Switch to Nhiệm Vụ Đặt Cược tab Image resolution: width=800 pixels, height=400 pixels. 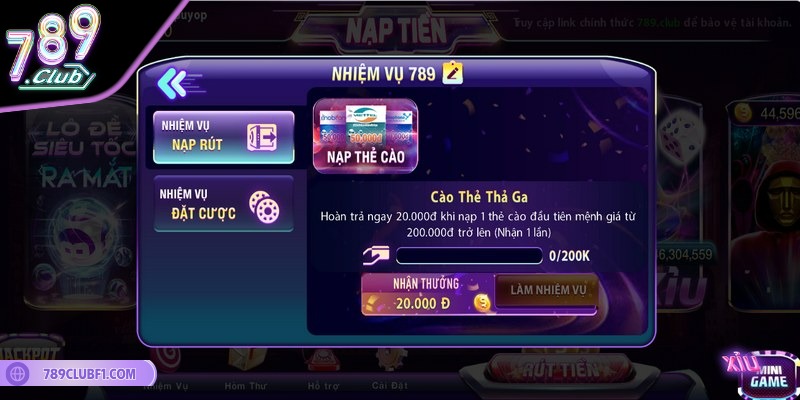(x=223, y=203)
